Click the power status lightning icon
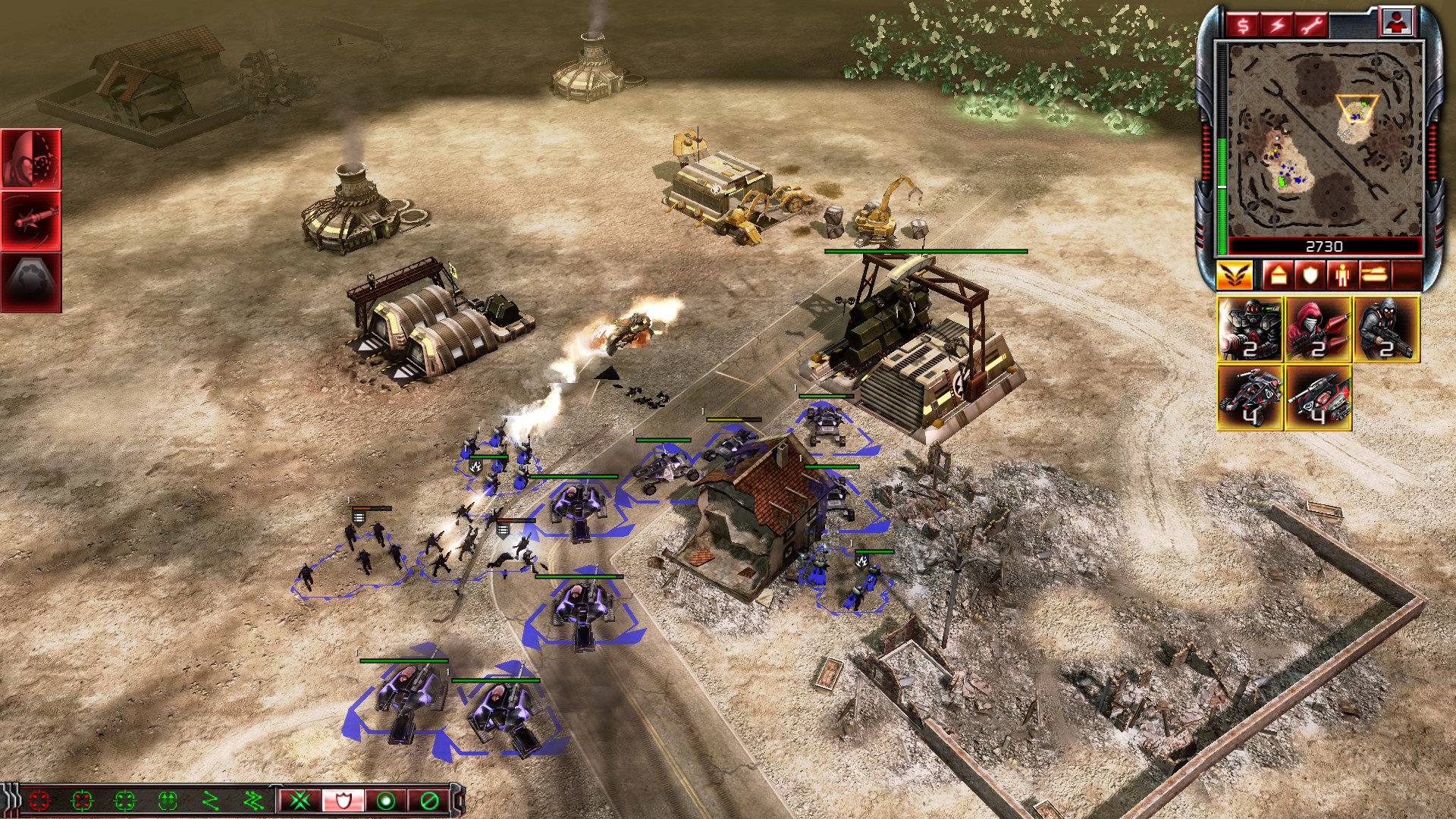The height and width of the screenshot is (819, 1456). pos(1277,24)
